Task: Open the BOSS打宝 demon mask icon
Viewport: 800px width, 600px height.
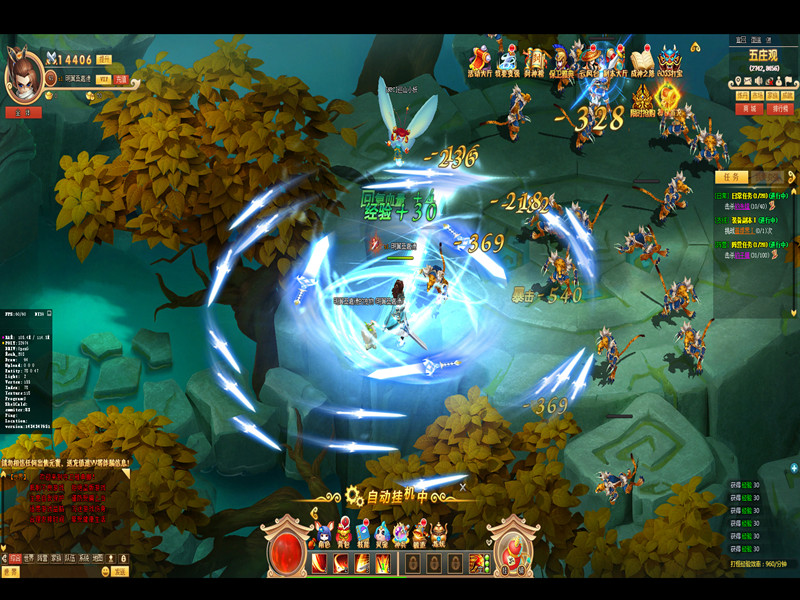Action: (670, 61)
